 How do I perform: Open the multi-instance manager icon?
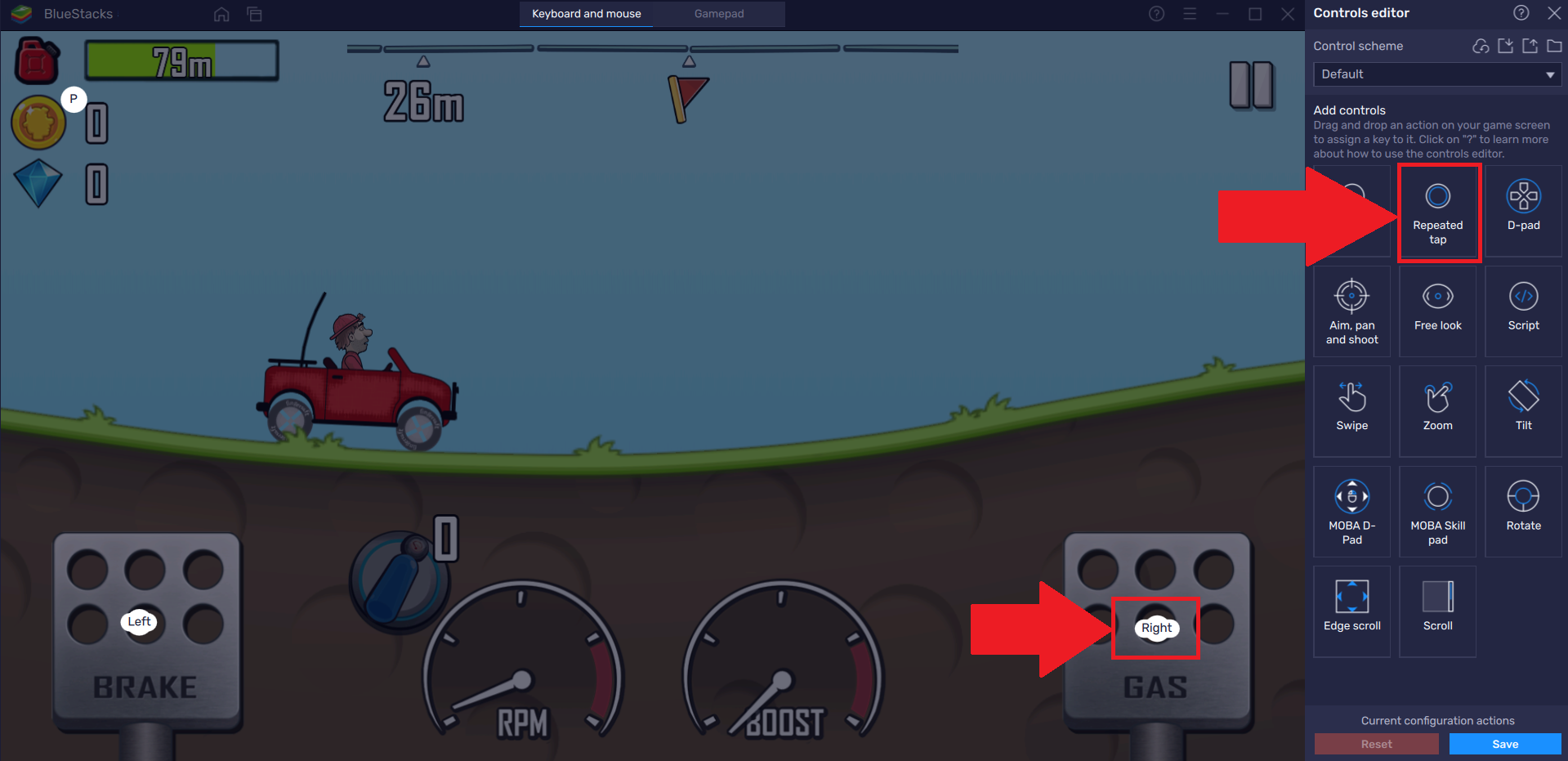pos(254,14)
